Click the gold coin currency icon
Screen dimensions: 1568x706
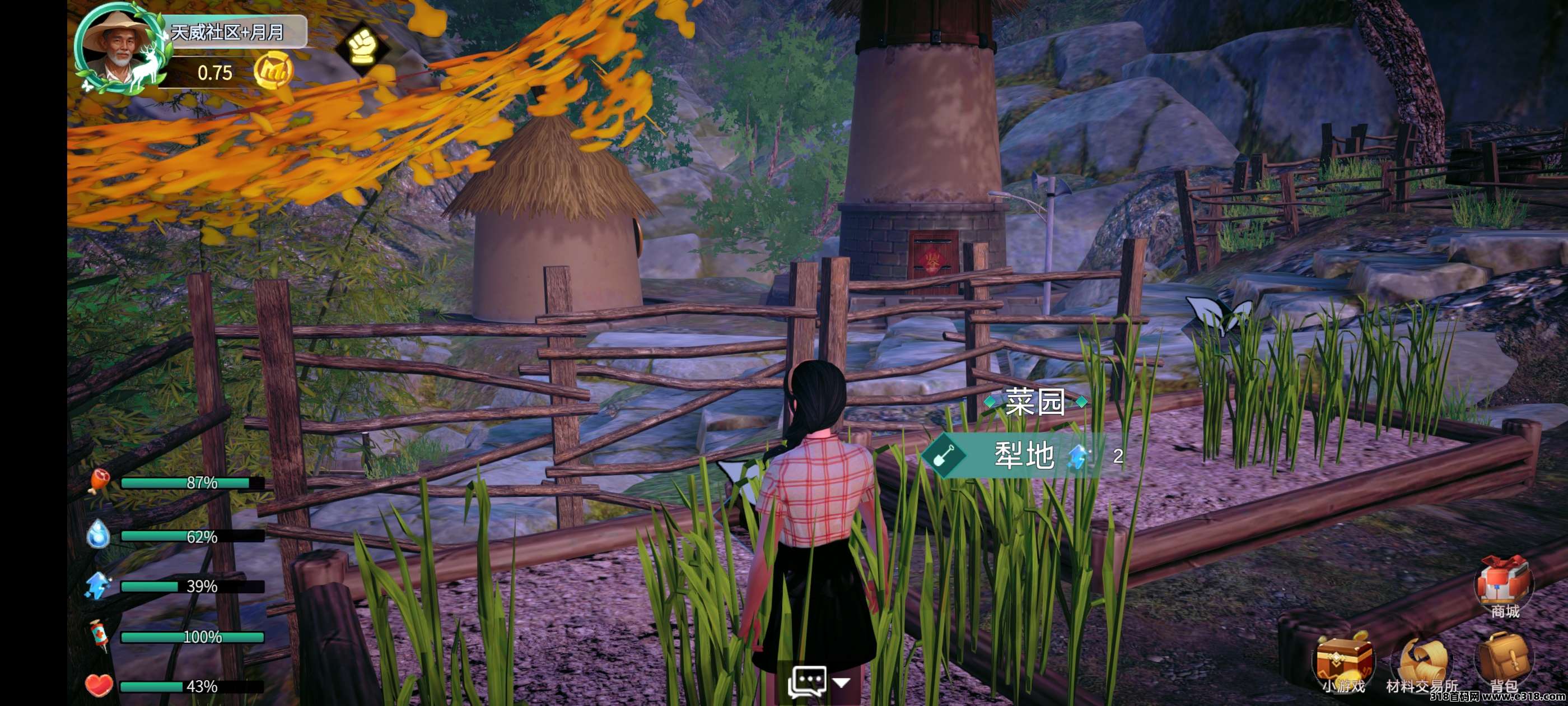(273, 71)
